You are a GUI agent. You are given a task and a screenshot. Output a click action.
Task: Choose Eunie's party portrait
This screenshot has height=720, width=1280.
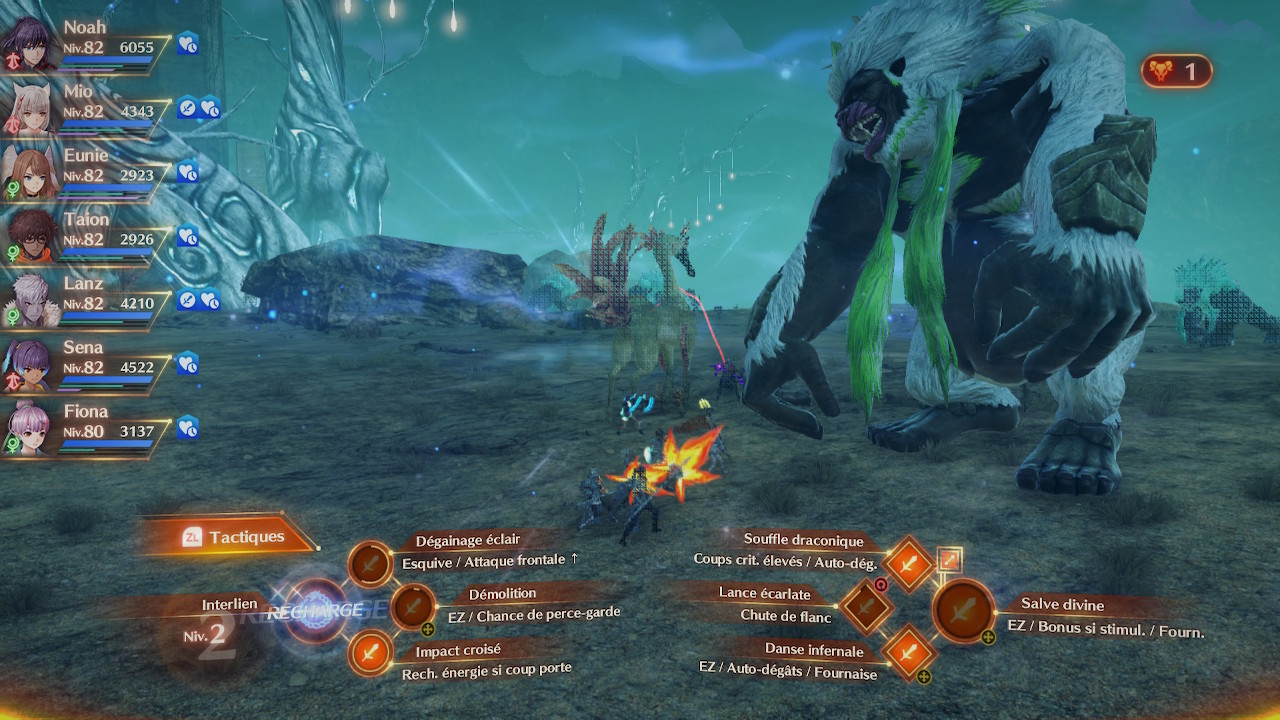click(x=27, y=170)
